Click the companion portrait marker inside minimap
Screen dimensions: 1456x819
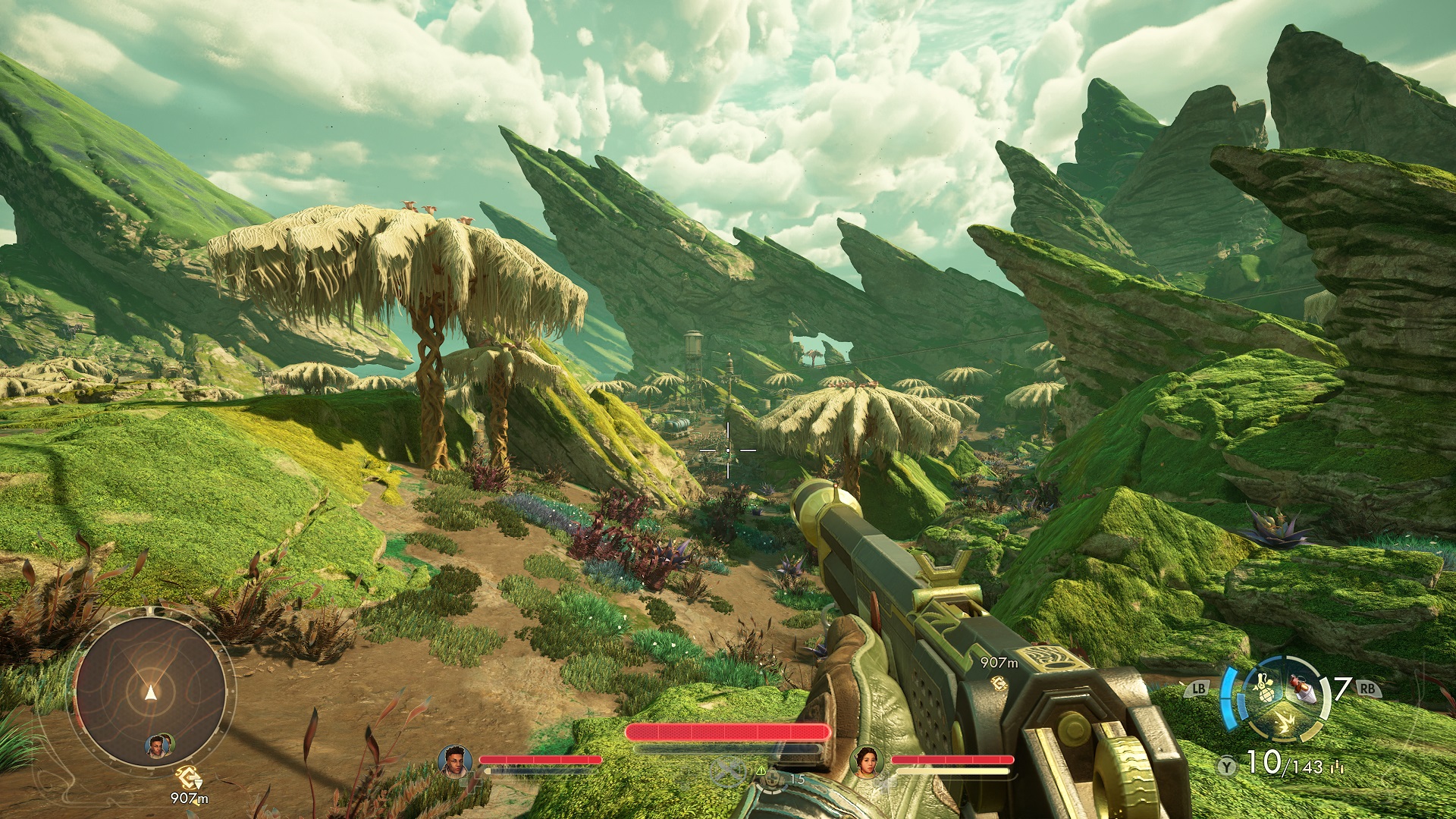(158, 745)
